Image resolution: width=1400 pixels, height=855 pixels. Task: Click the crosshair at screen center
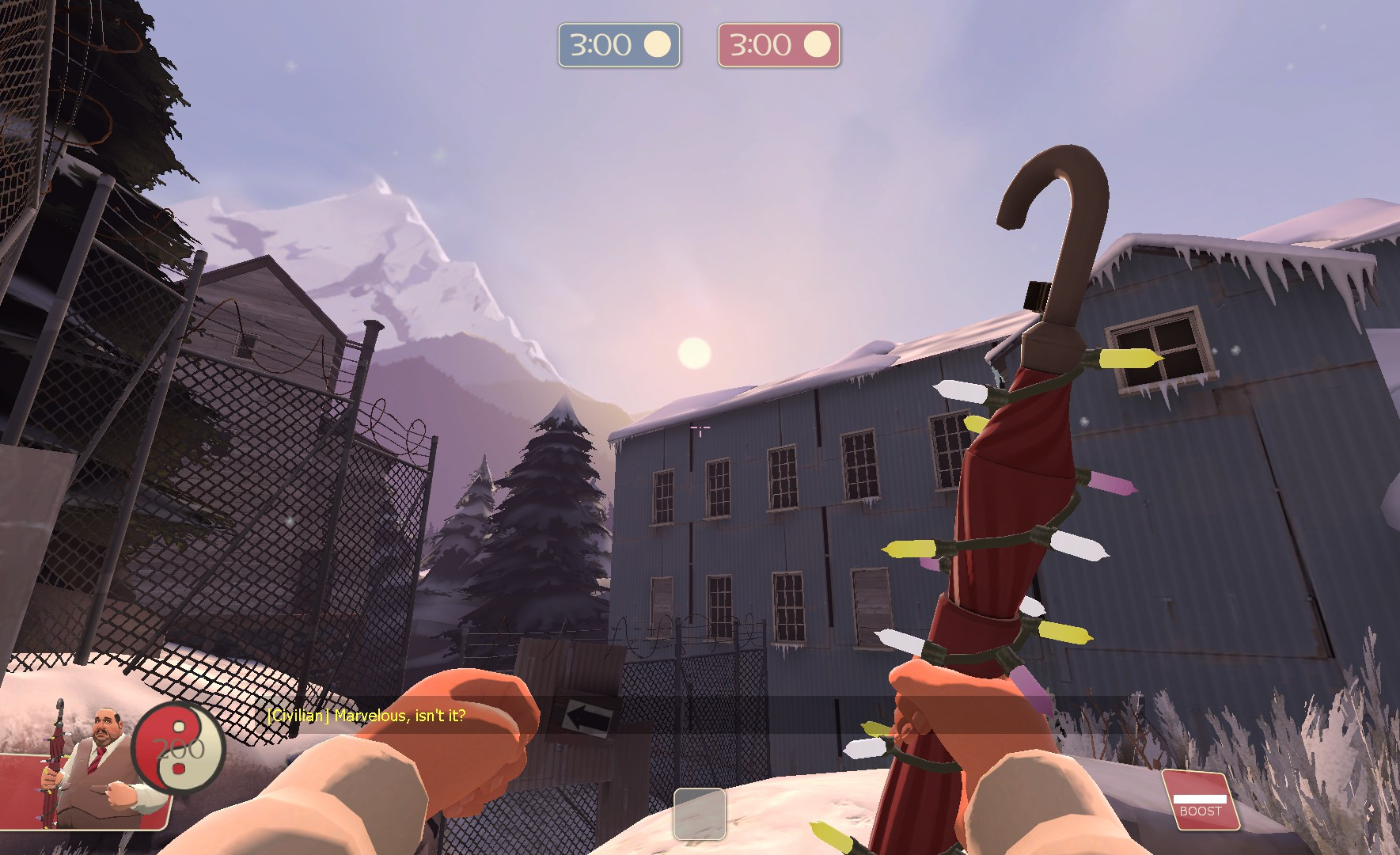point(700,427)
